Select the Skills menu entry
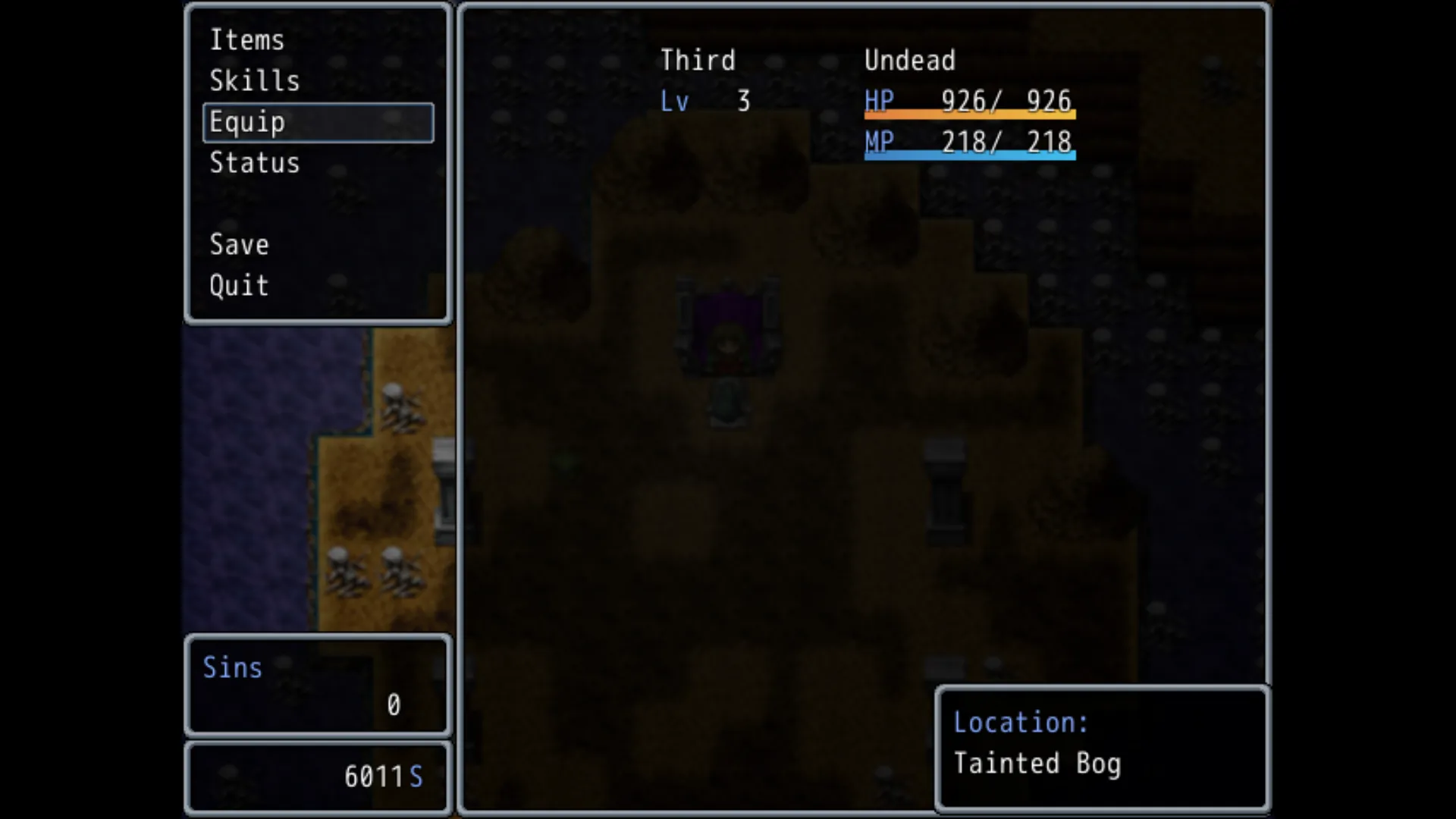The width and height of the screenshot is (1456, 819). tap(255, 81)
